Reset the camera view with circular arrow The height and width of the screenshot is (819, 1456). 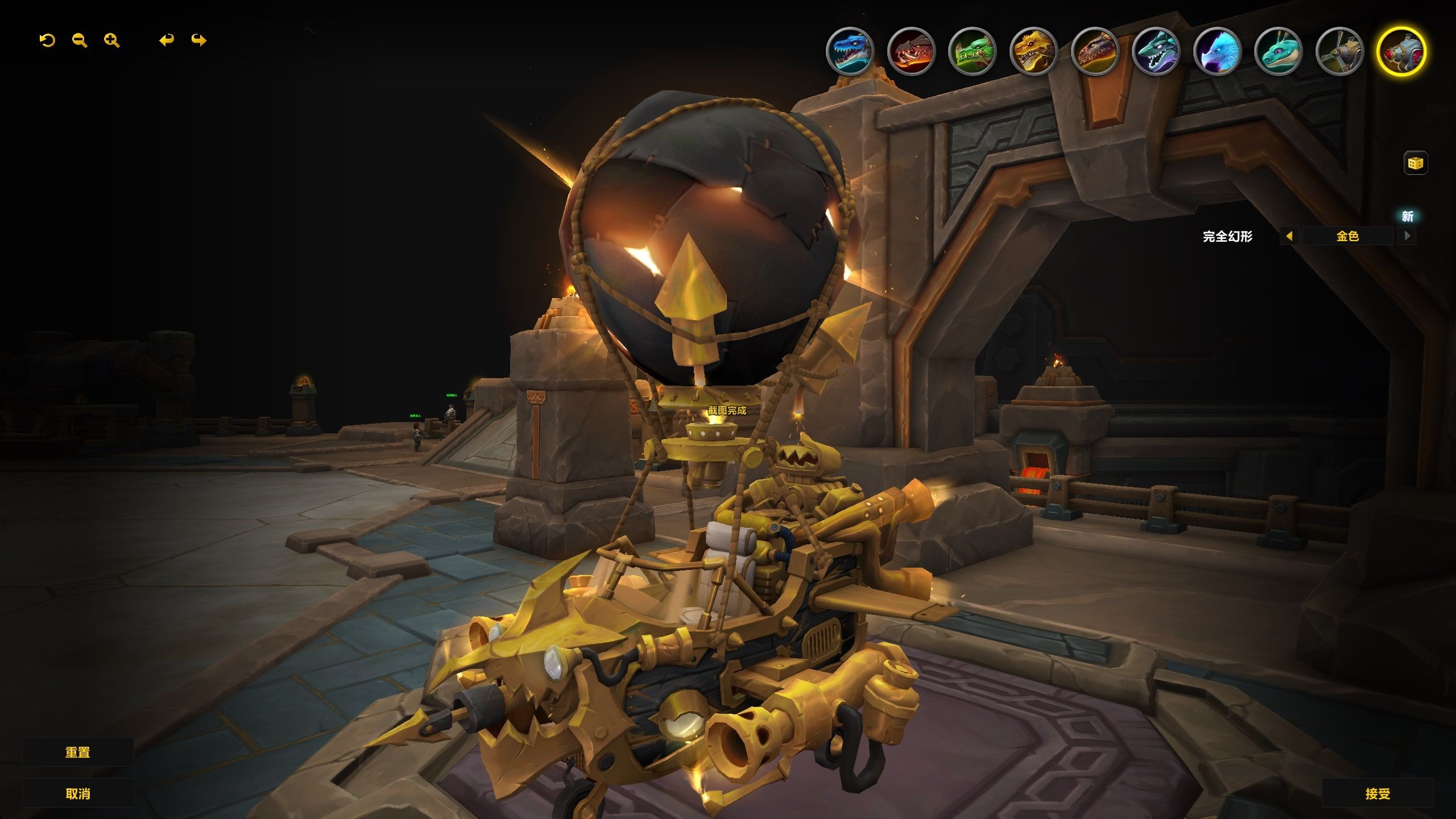[47, 40]
